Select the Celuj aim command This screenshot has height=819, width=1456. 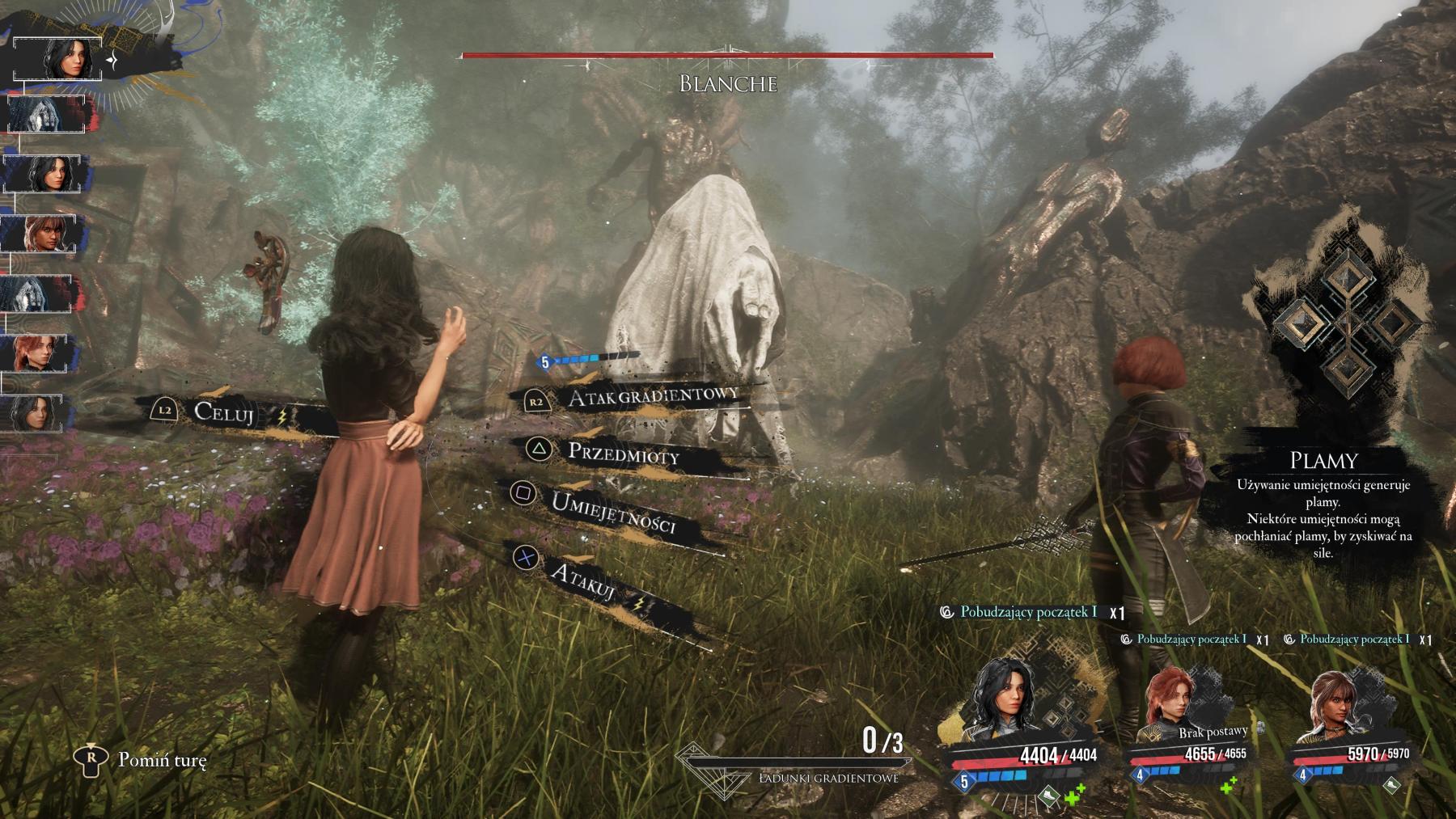pyautogui.click(x=224, y=413)
